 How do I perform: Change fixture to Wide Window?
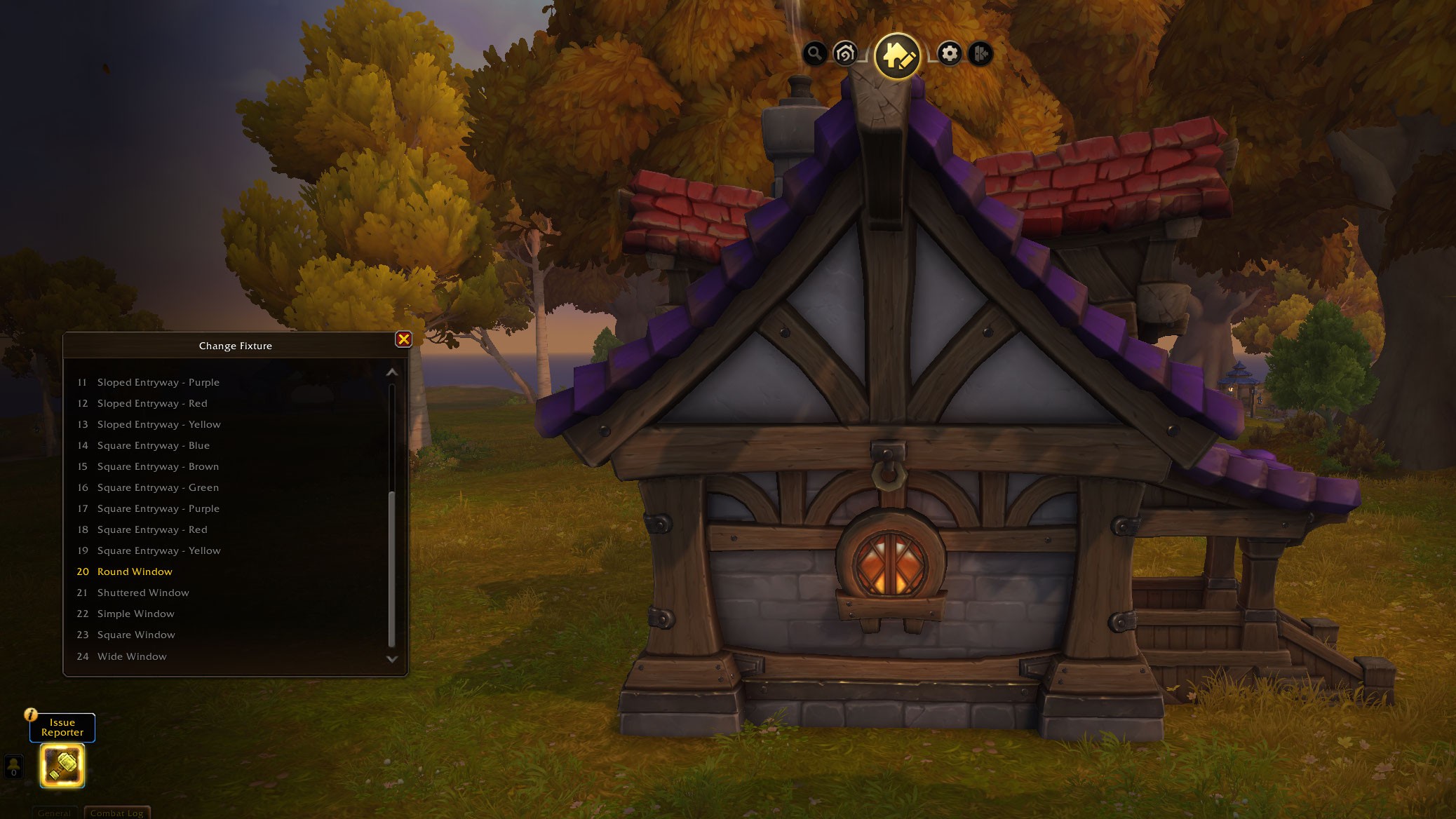pos(132,656)
